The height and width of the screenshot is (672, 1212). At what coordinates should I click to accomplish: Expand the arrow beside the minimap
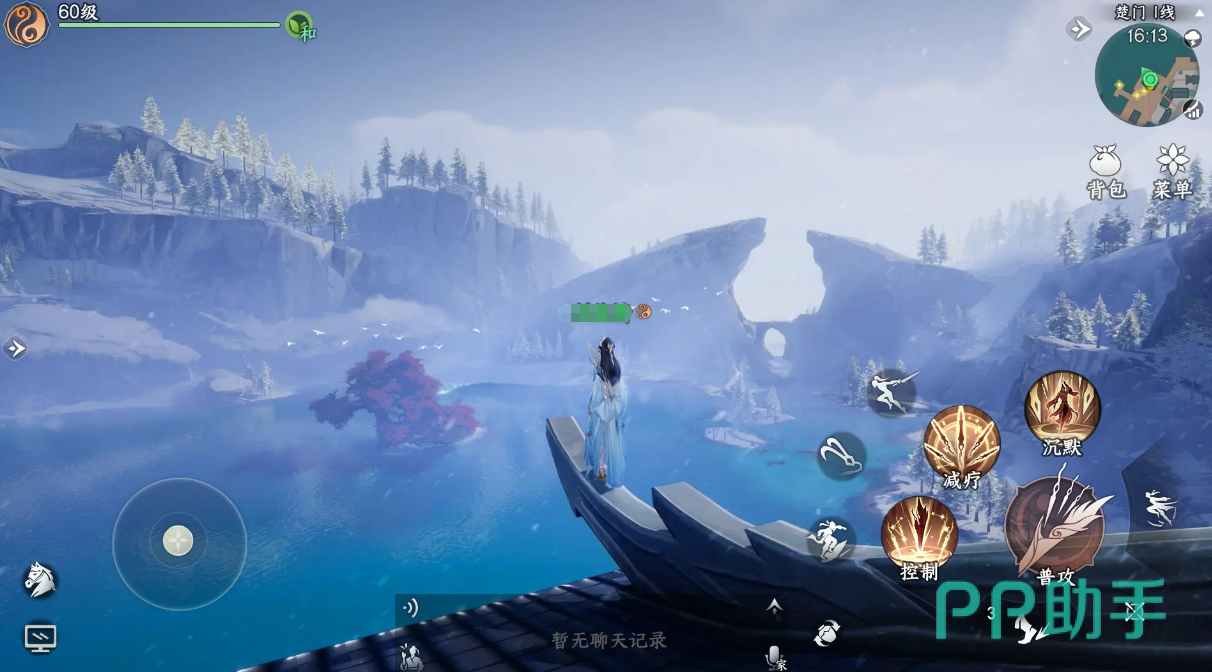coord(1079,29)
